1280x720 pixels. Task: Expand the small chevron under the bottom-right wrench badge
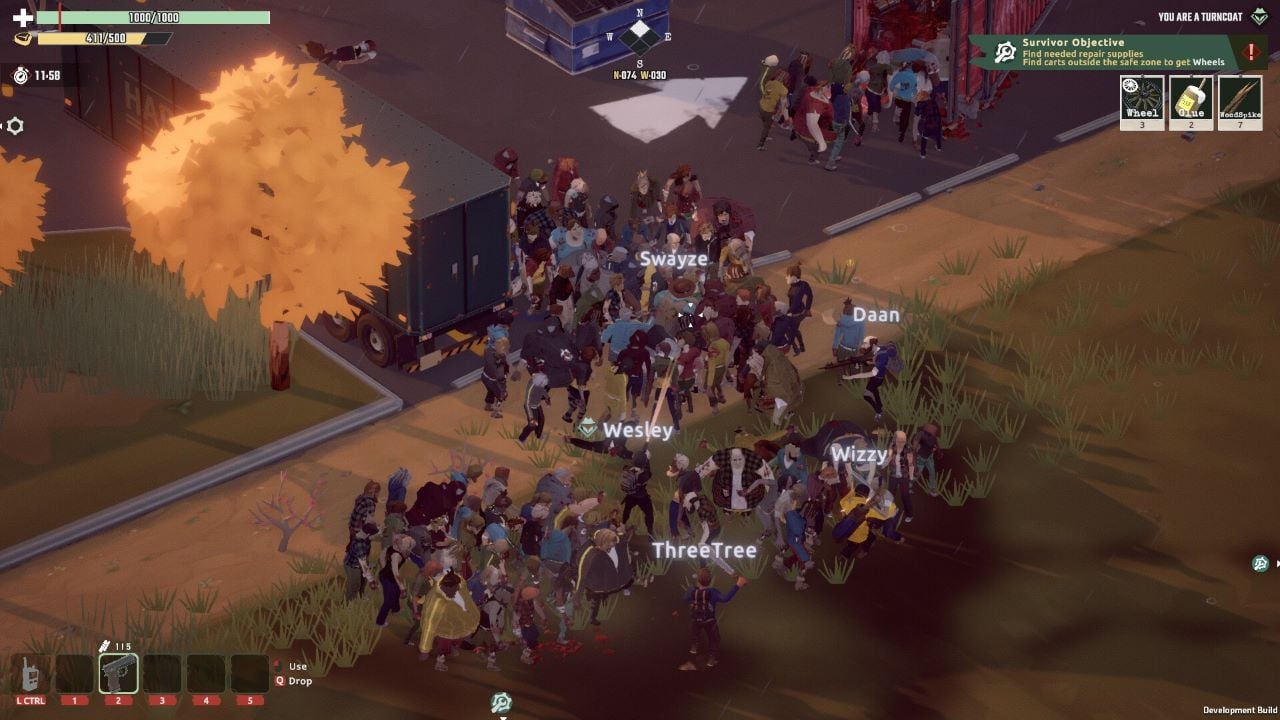[x=1278, y=563]
